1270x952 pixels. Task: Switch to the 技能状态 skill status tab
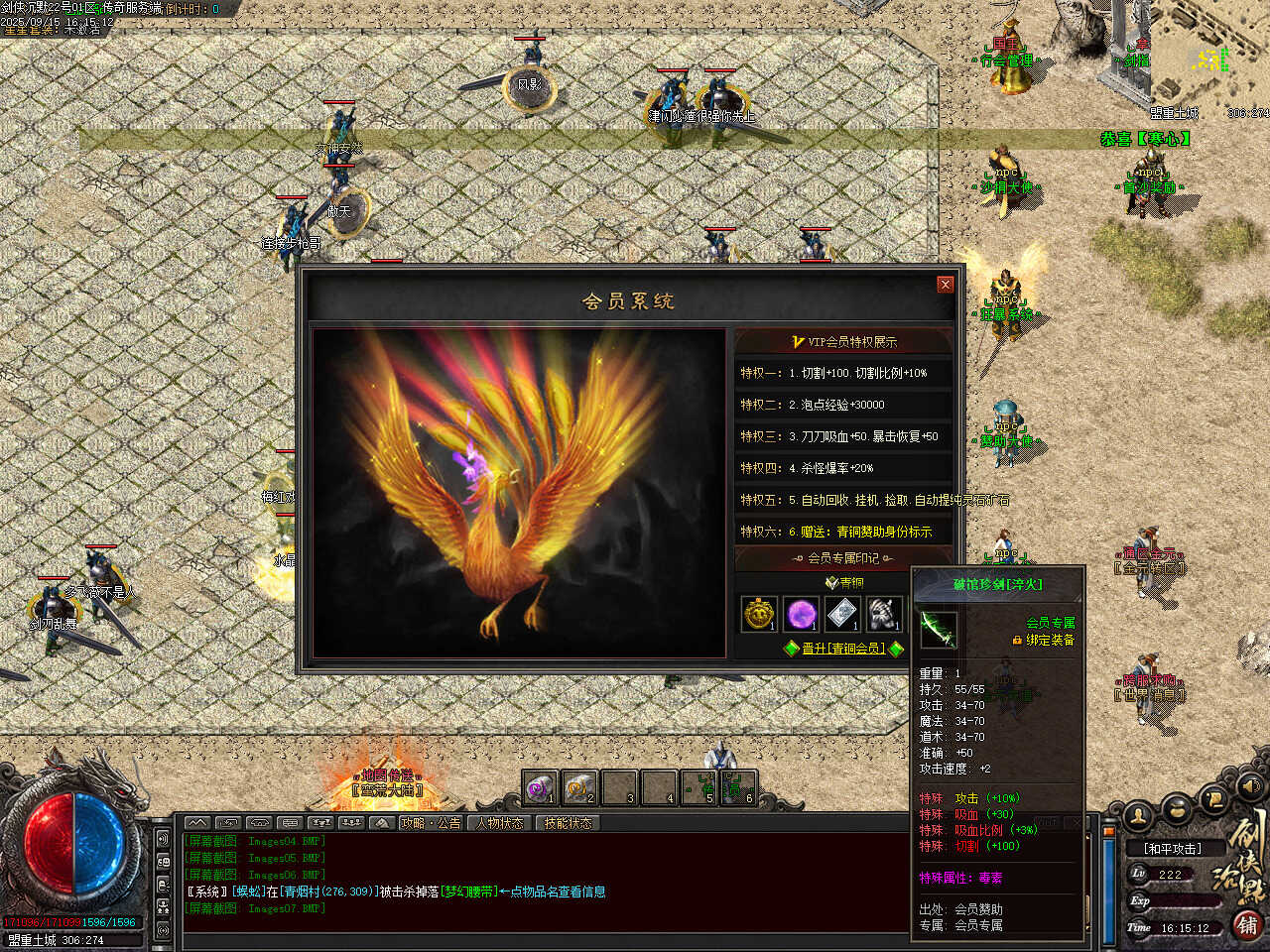[x=568, y=823]
